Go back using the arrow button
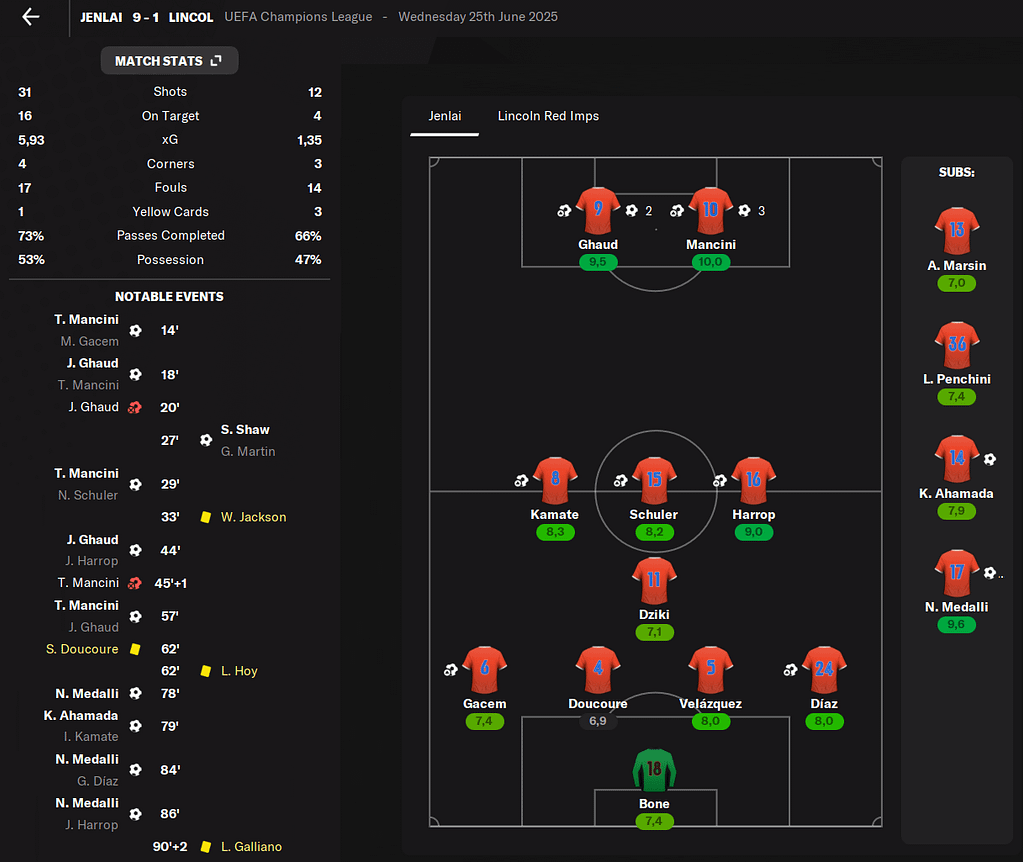The width and height of the screenshot is (1023, 862). point(31,17)
